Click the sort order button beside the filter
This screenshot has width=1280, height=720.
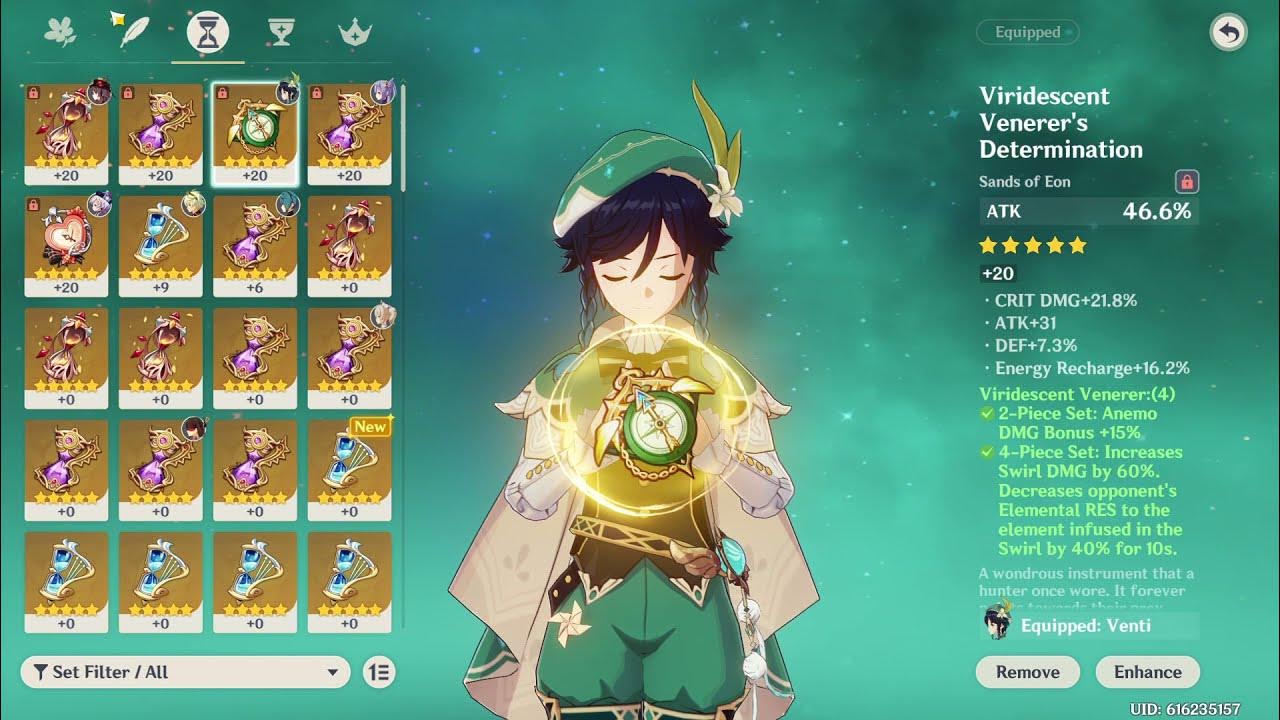click(x=380, y=672)
